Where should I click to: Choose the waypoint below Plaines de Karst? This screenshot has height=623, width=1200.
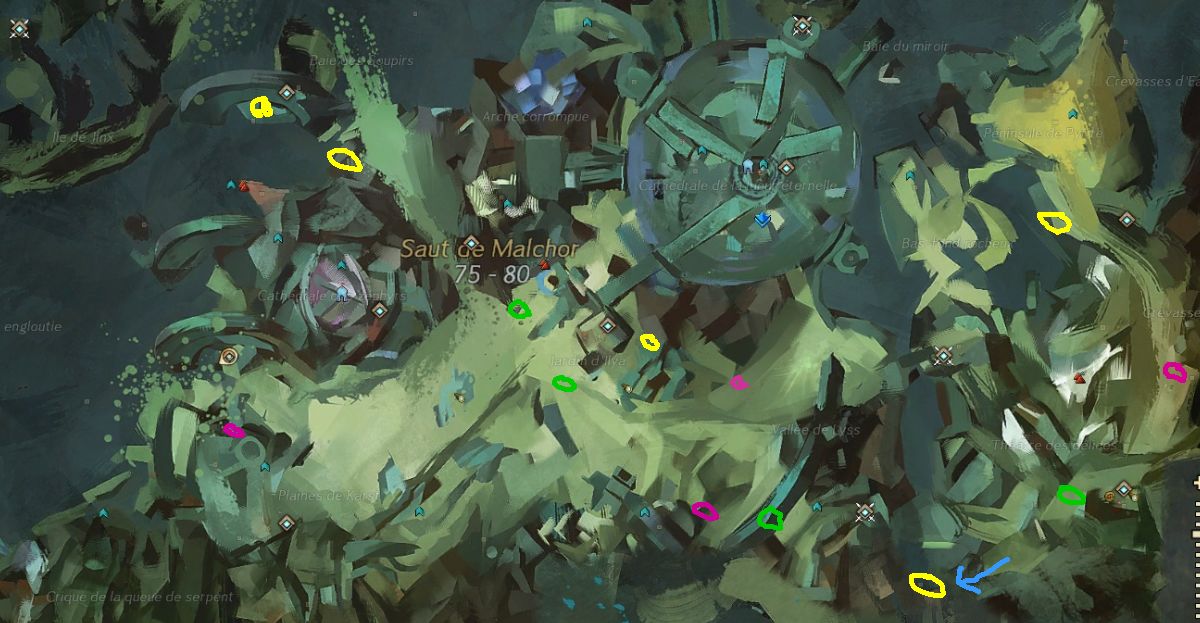286,522
